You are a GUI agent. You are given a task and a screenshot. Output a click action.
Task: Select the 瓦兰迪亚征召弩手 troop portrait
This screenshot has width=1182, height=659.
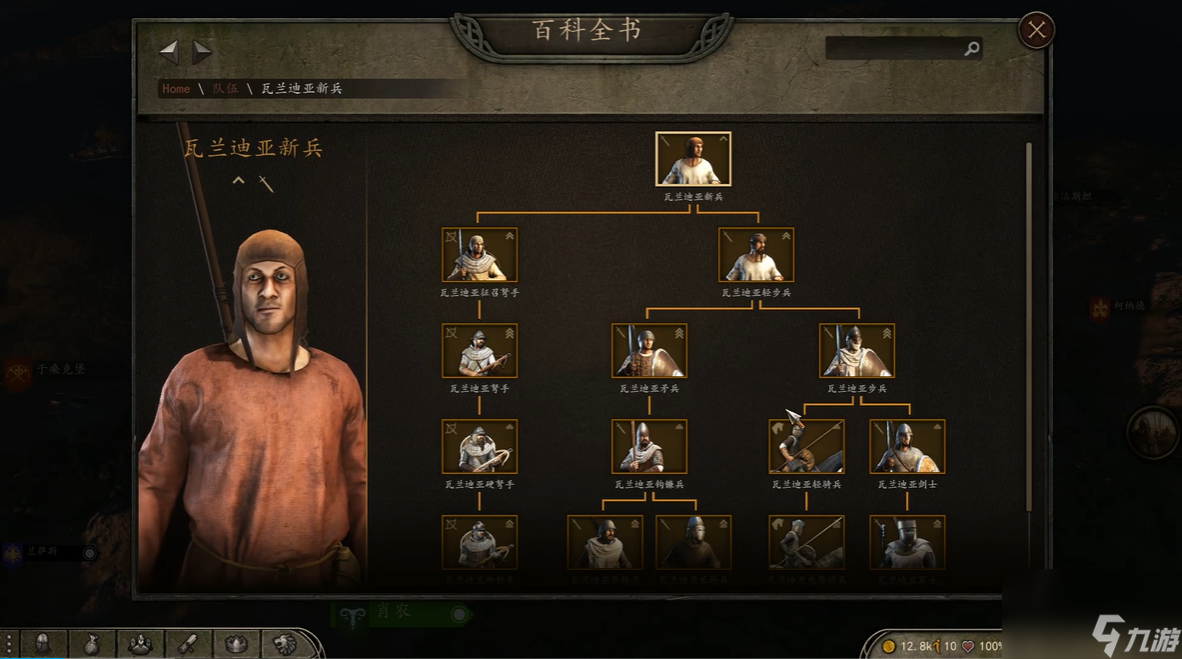[x=480, y=255]
